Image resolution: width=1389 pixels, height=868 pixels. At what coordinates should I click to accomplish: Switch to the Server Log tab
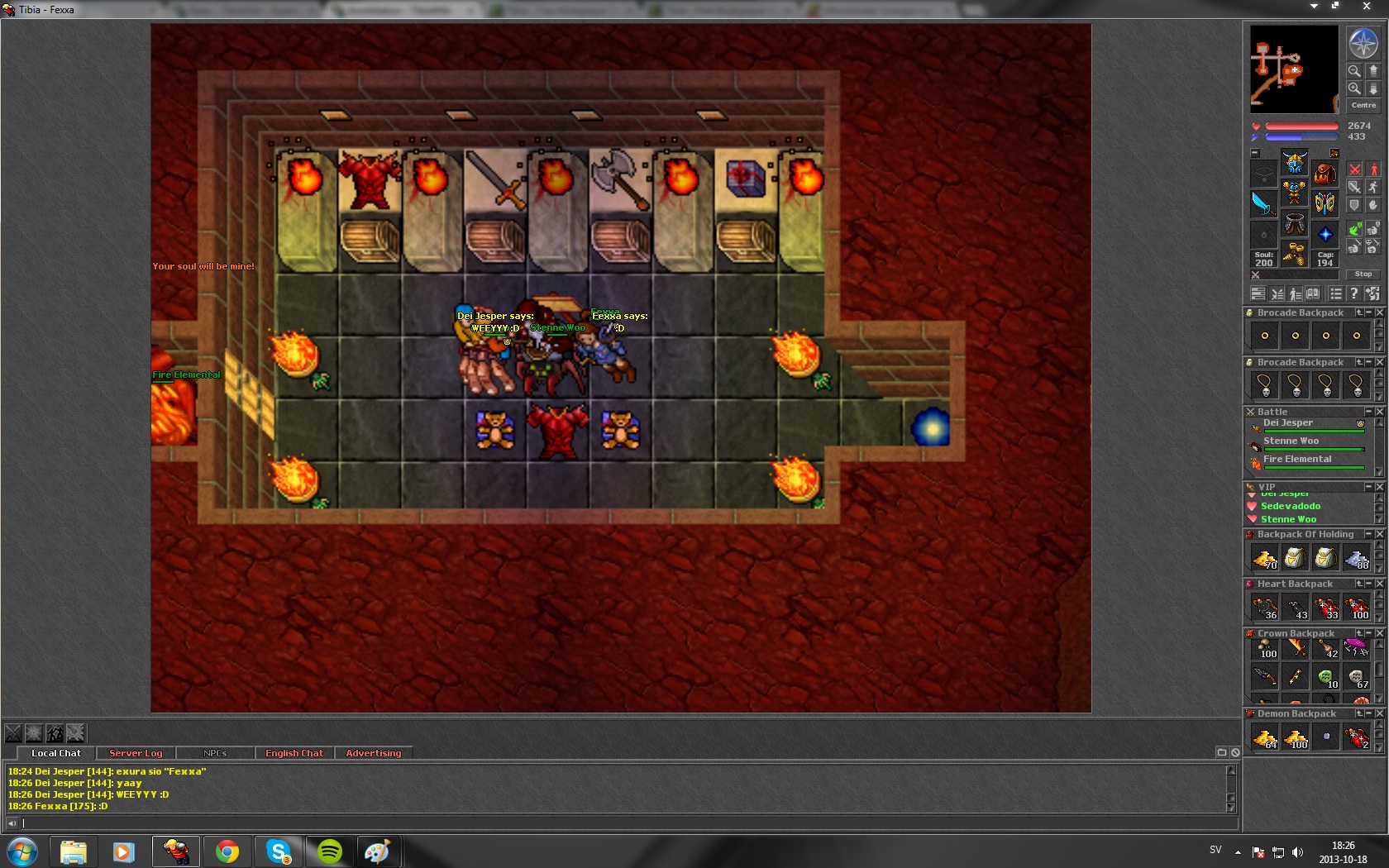(x=136, y=753)
